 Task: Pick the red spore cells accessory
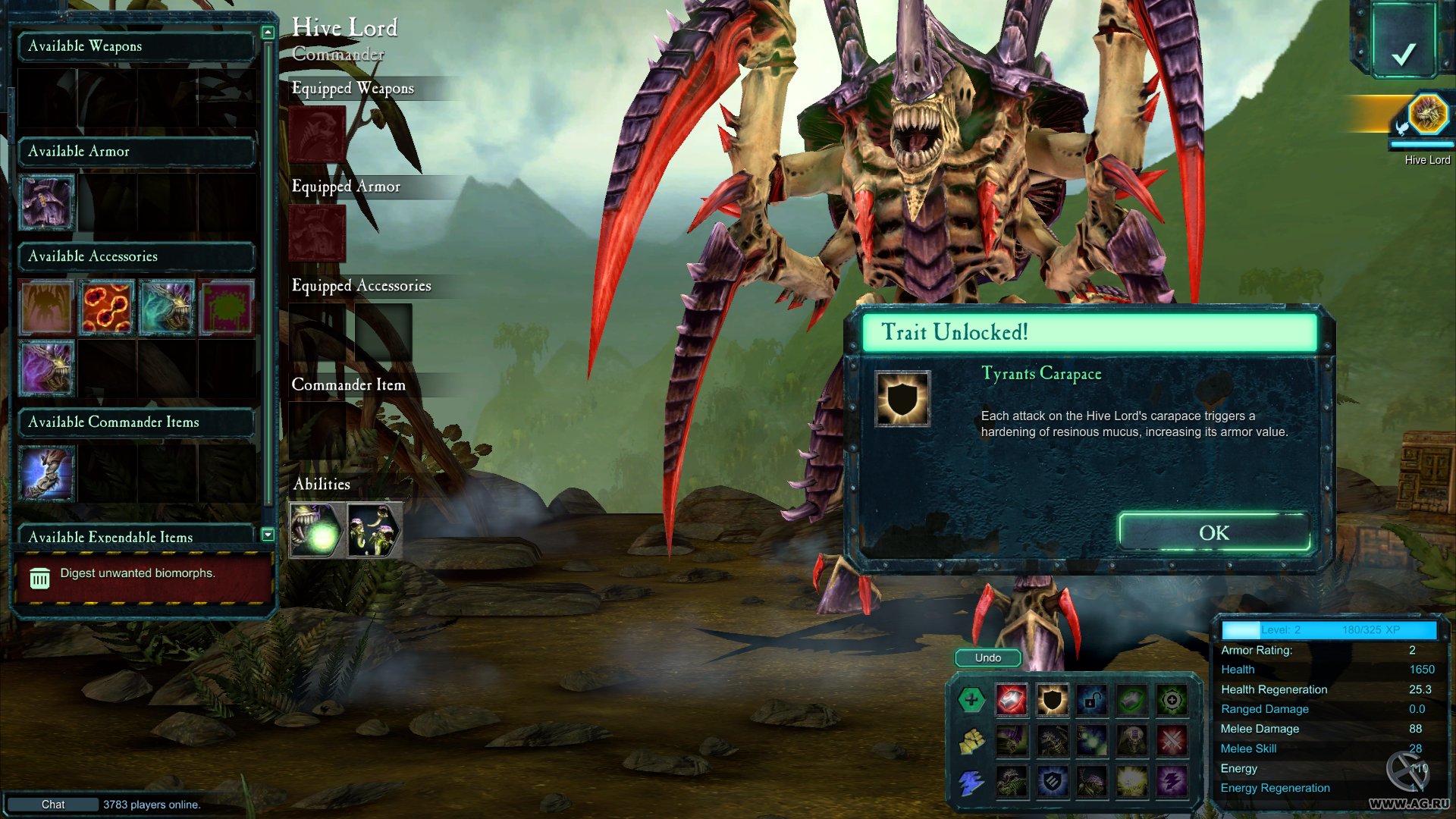107,307
